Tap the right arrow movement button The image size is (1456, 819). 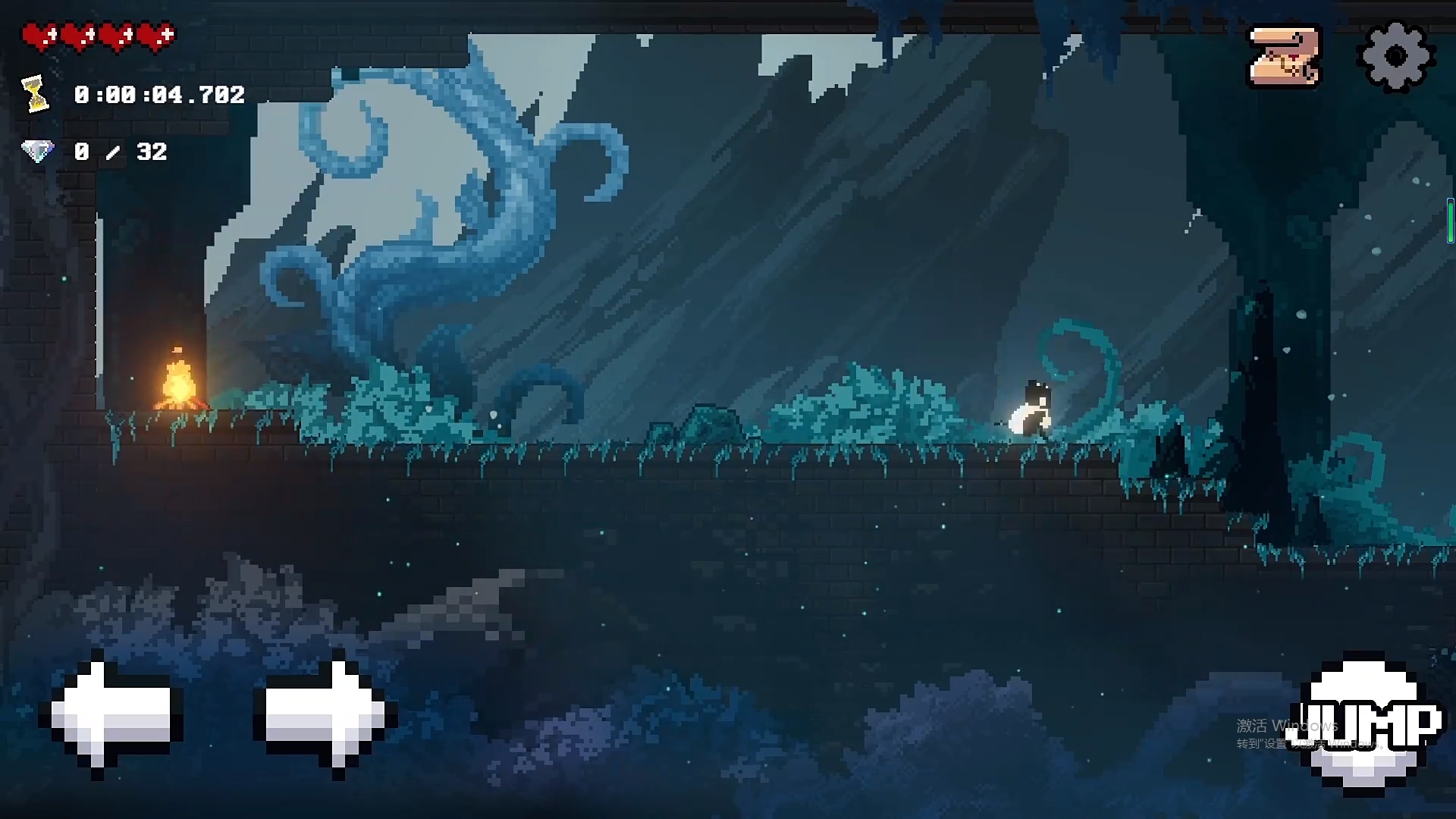[x=325, y=715]
